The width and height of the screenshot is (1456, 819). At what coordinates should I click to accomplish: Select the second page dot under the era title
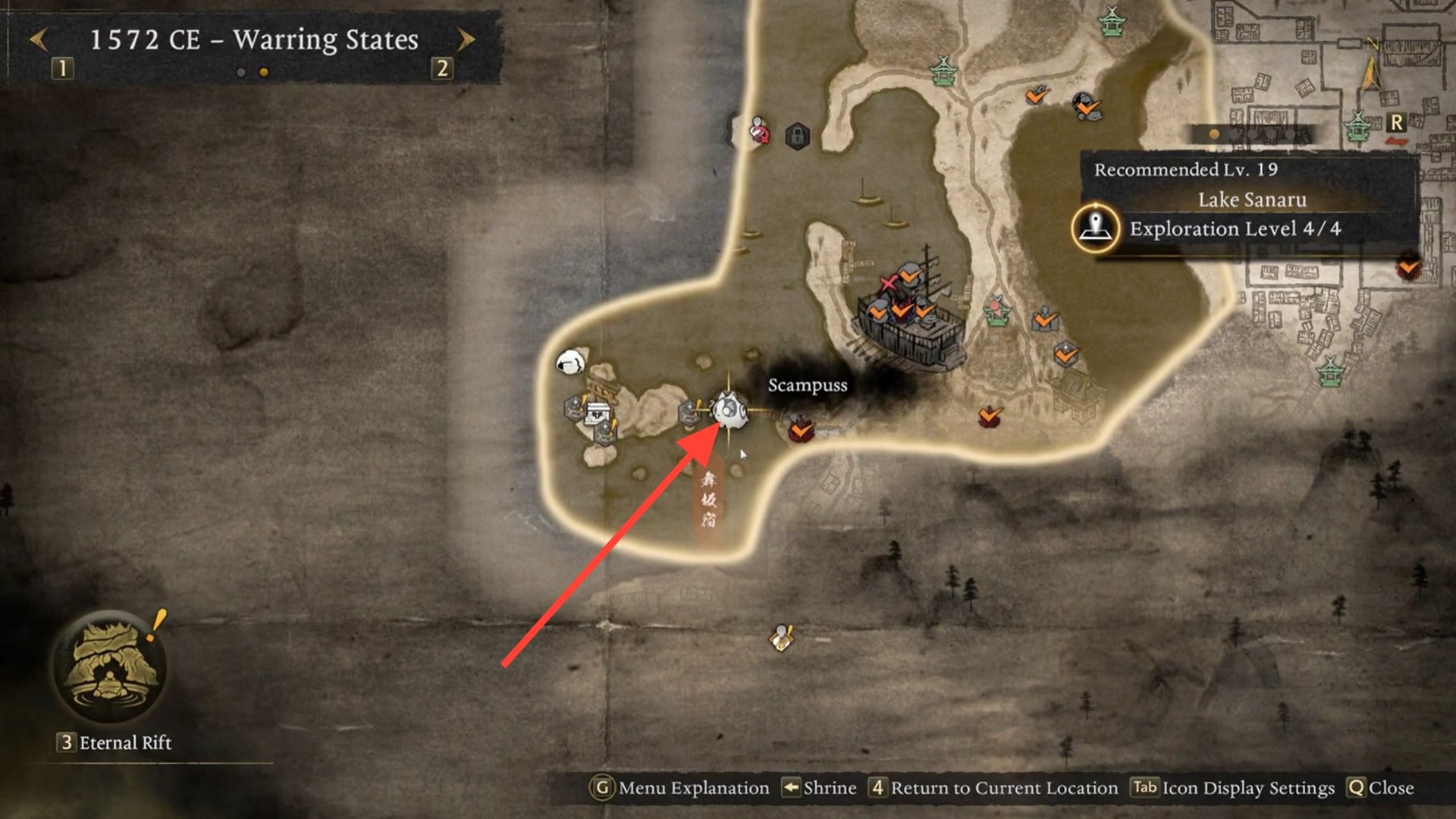[262, 73]
